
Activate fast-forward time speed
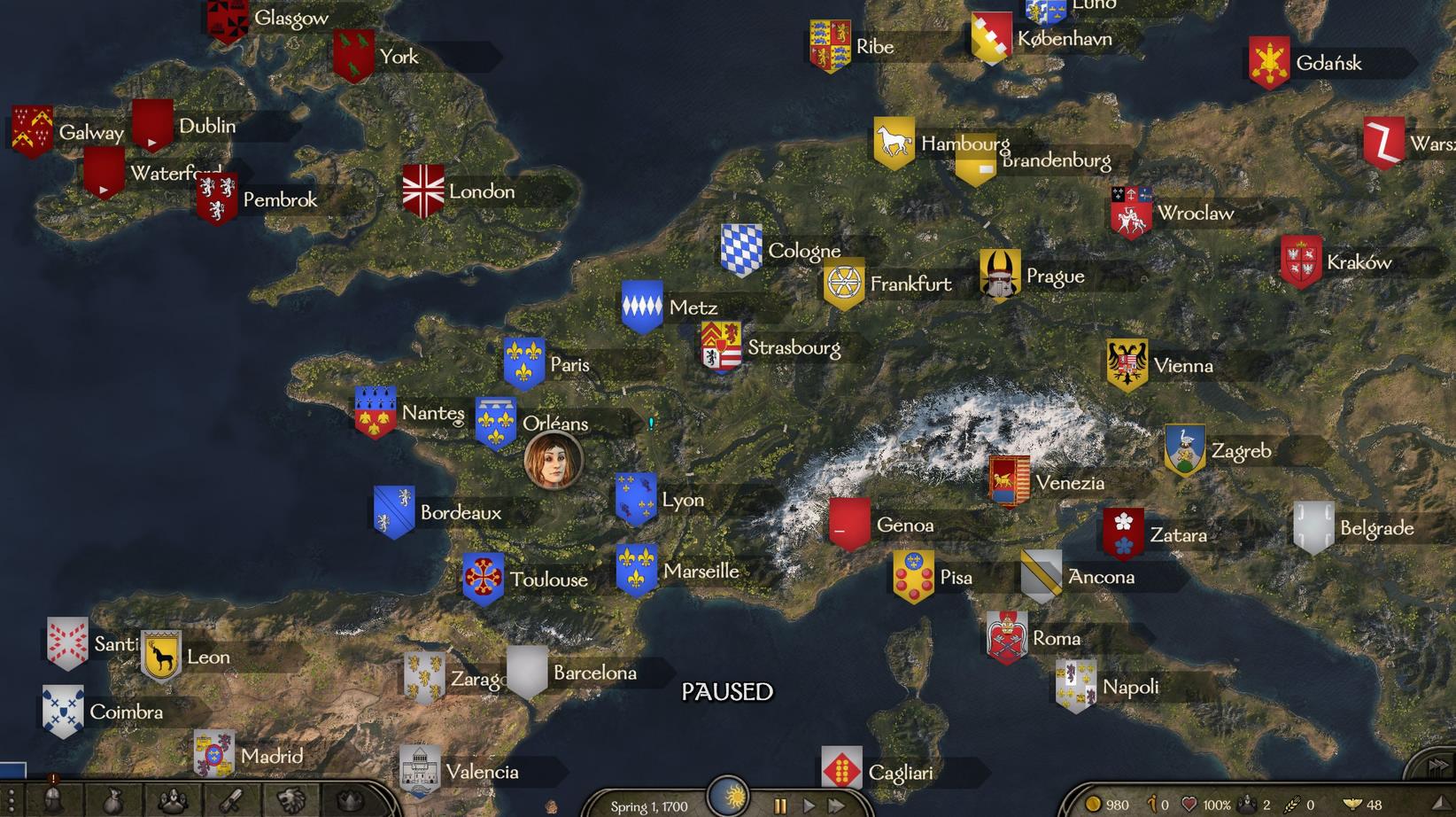[x=836, y=805]
